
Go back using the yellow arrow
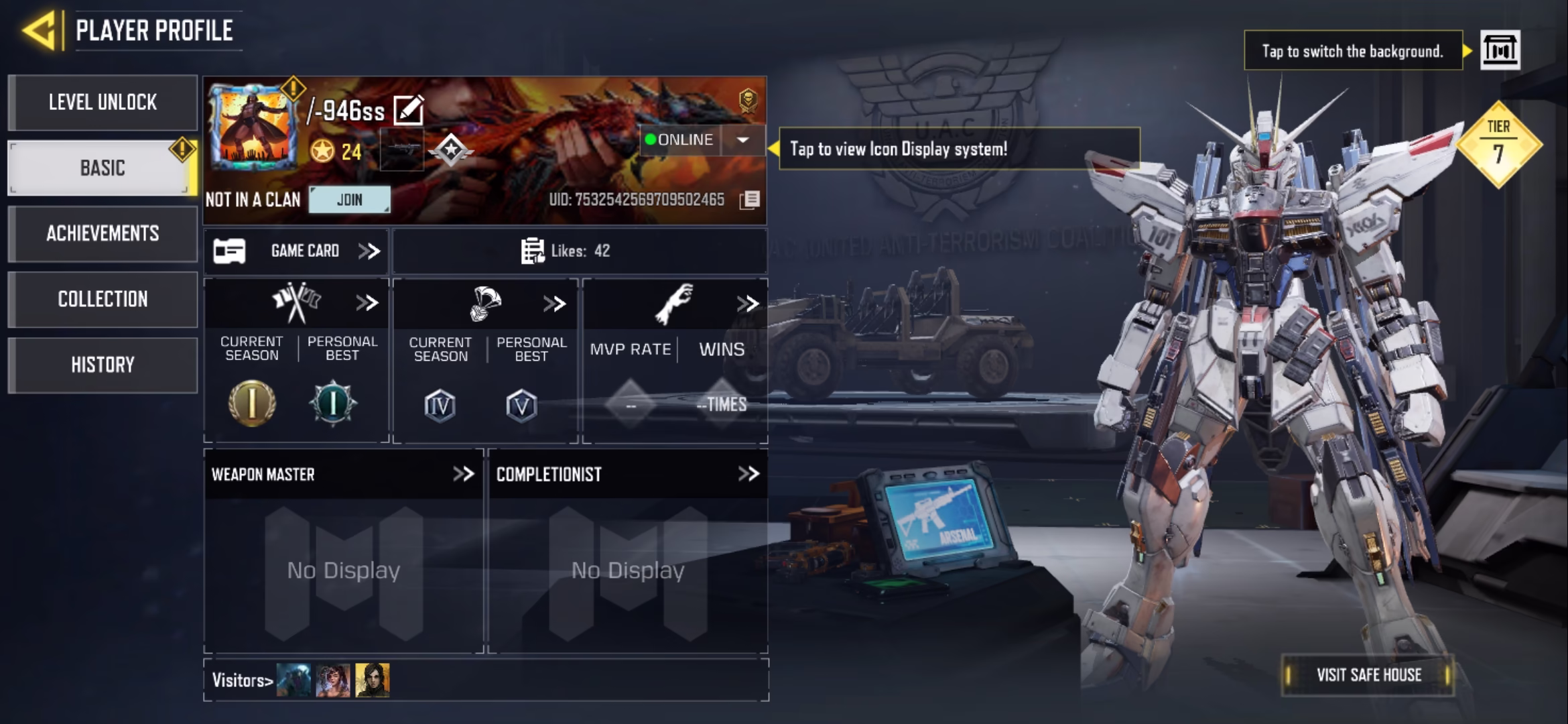tap(39, 31)
